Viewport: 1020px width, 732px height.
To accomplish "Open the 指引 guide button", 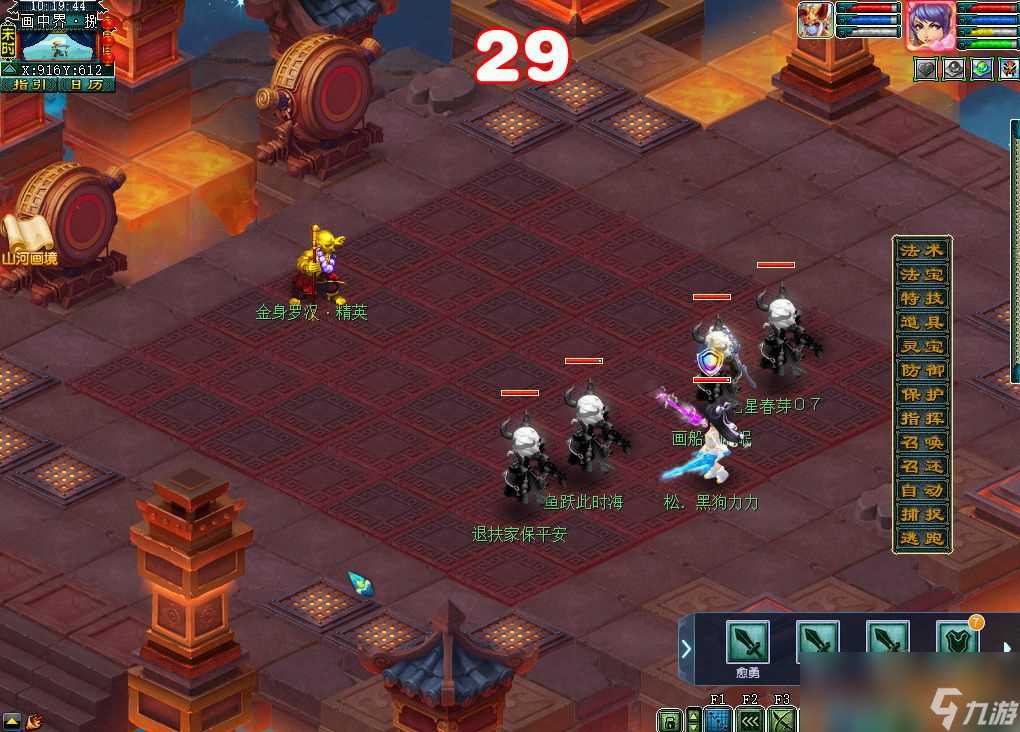I will tap(29, 85).
